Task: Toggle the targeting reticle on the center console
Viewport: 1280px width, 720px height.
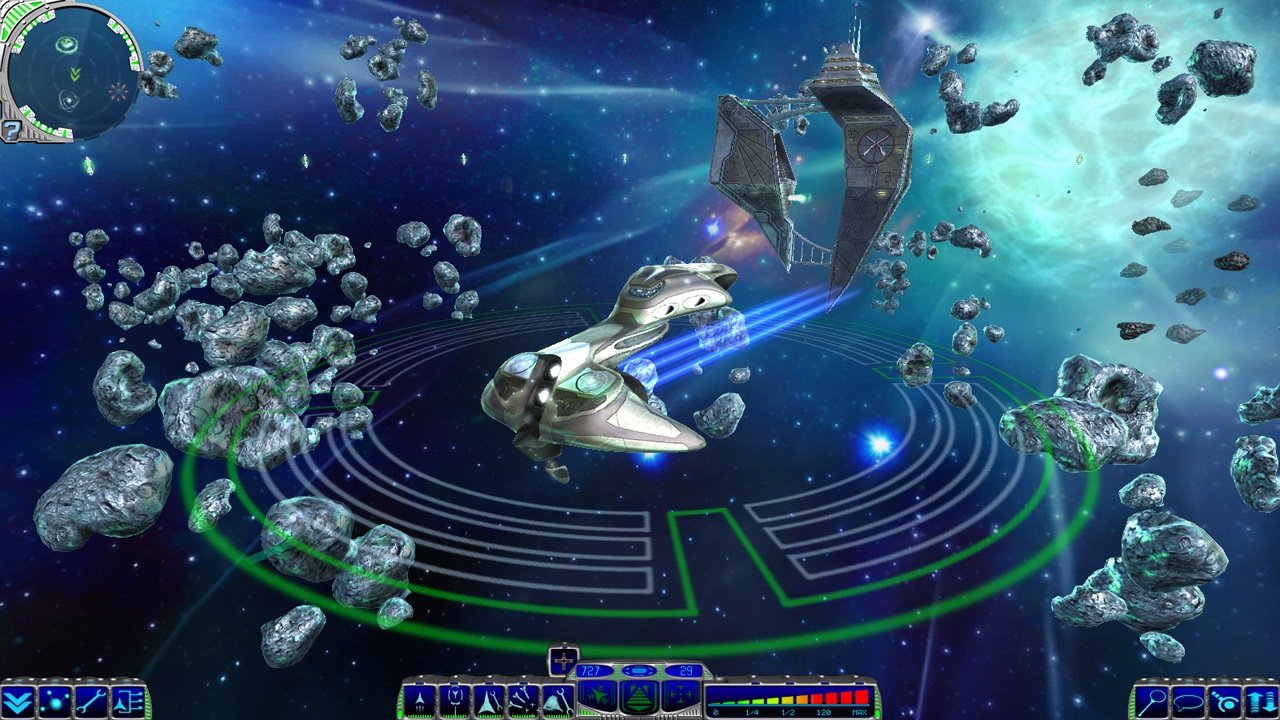Action: tap(683, 694)
